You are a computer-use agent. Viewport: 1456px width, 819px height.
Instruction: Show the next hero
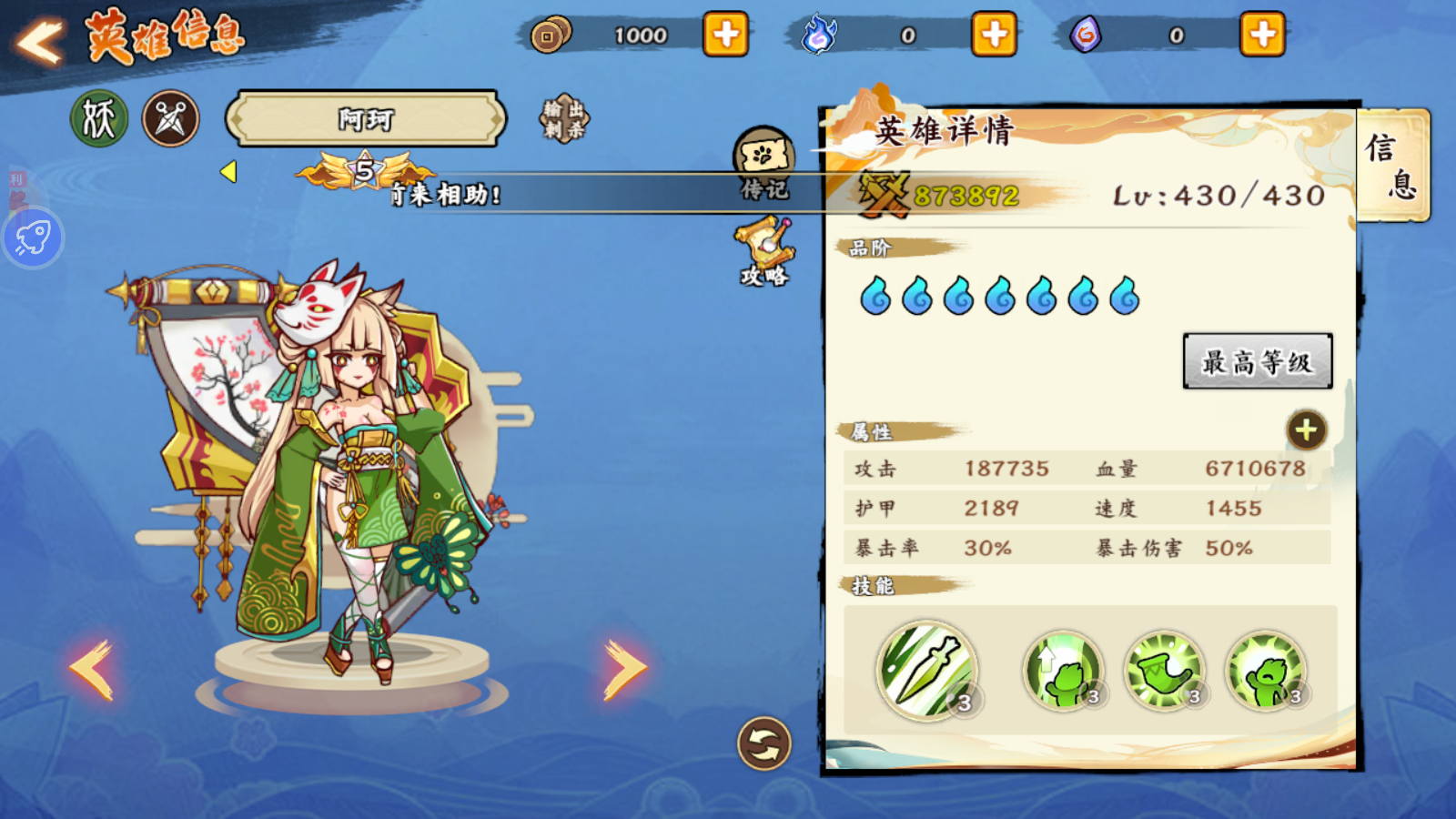[x=625, y=669]
